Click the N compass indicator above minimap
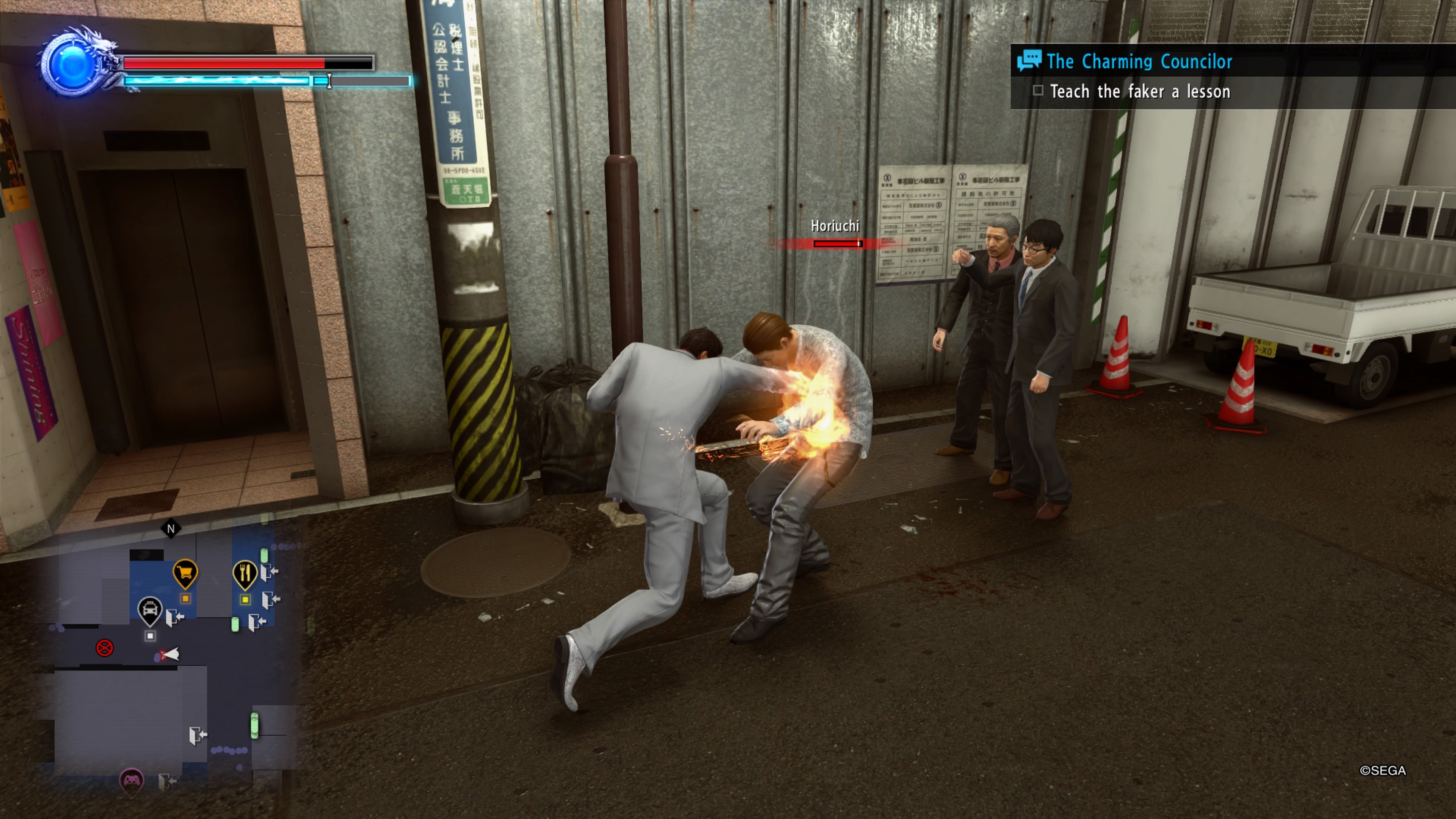Image resolution: width=1456 pixels, height=819 pixels. 171,529
